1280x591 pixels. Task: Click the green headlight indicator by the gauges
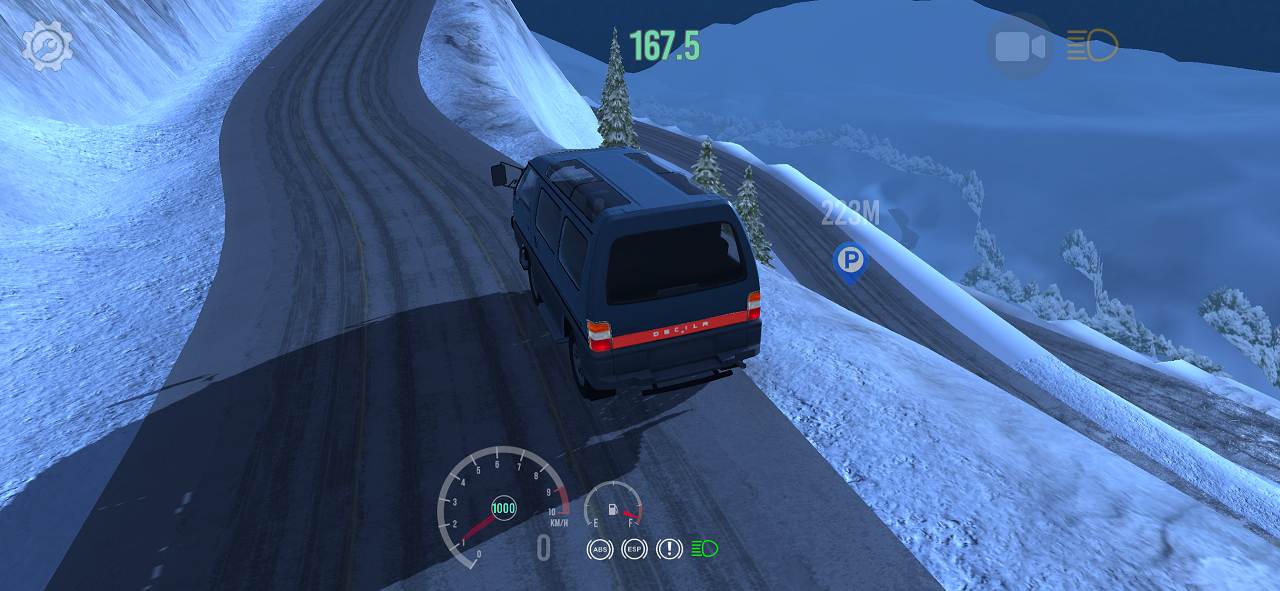[704, 548]
